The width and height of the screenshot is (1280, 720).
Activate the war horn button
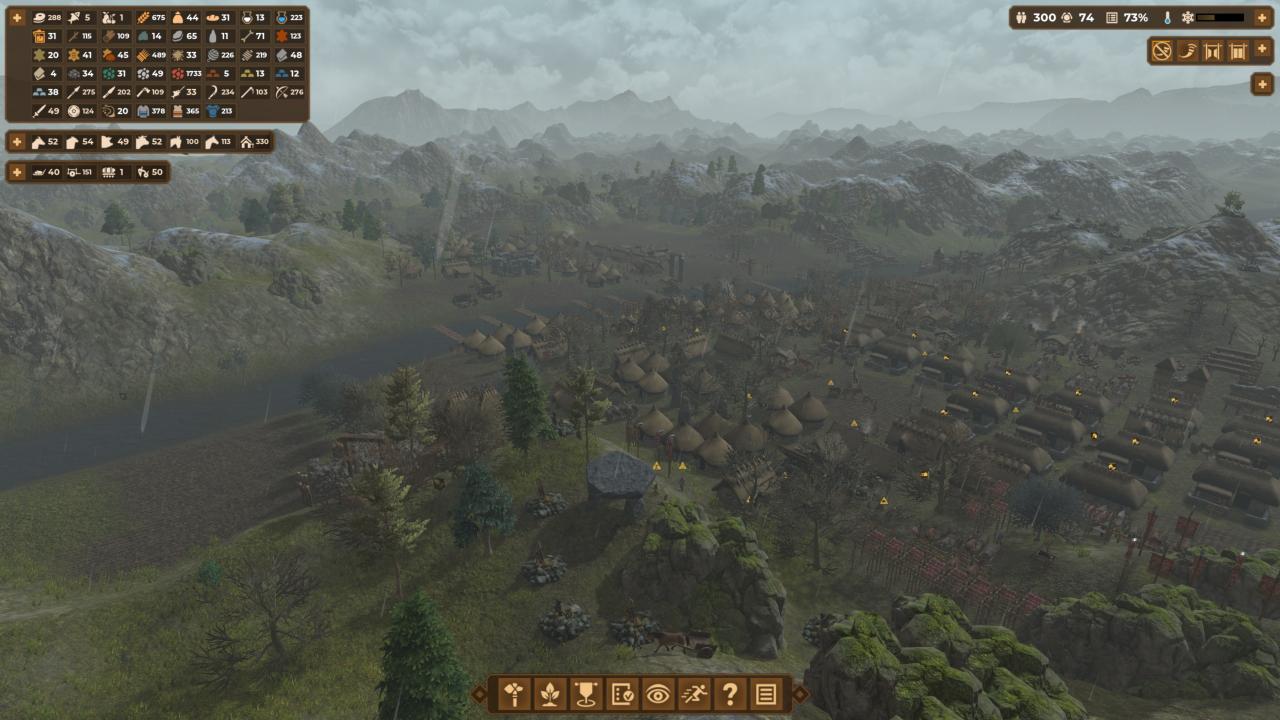1188,51
